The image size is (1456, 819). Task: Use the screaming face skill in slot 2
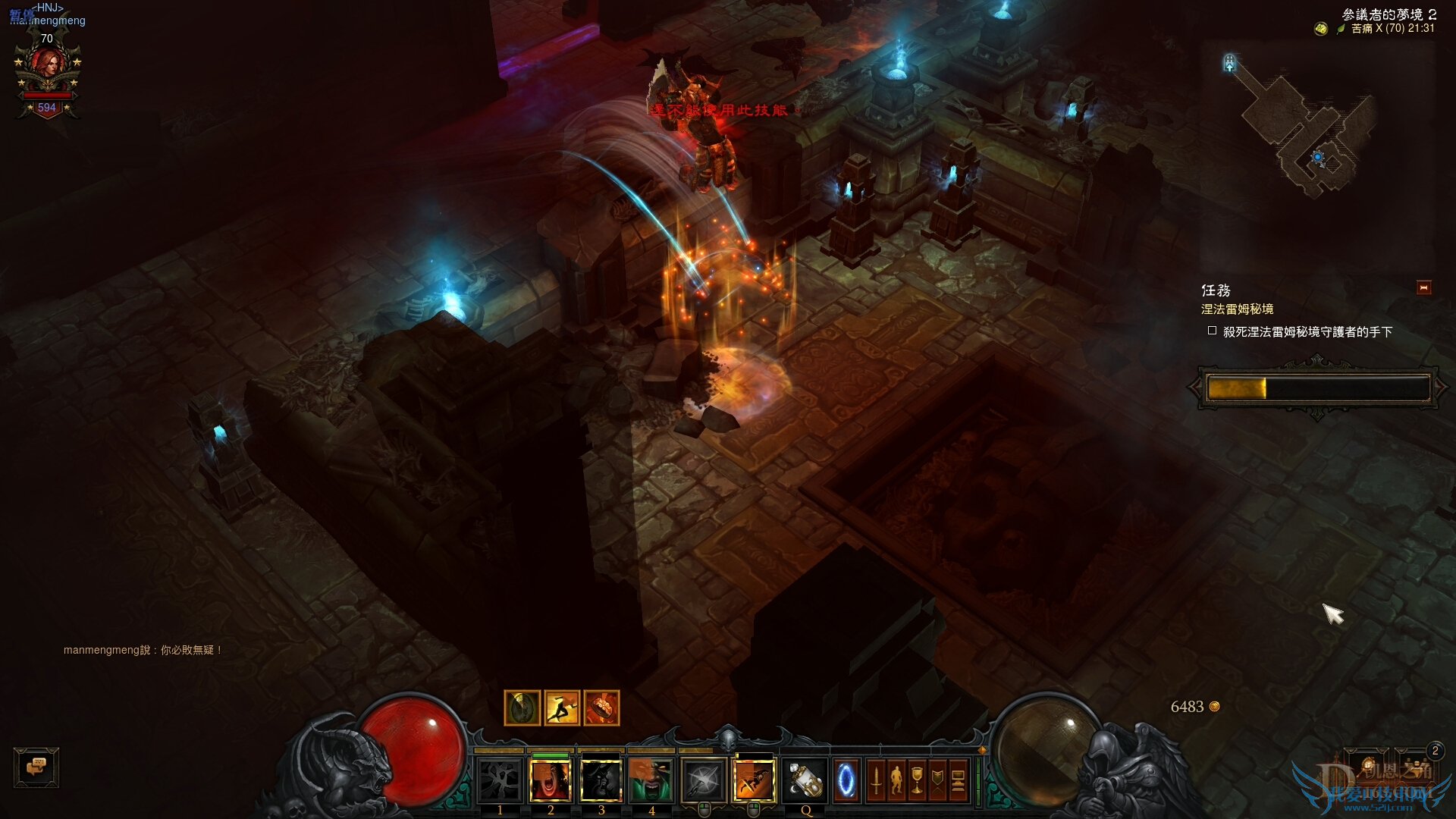click(551, 781)
